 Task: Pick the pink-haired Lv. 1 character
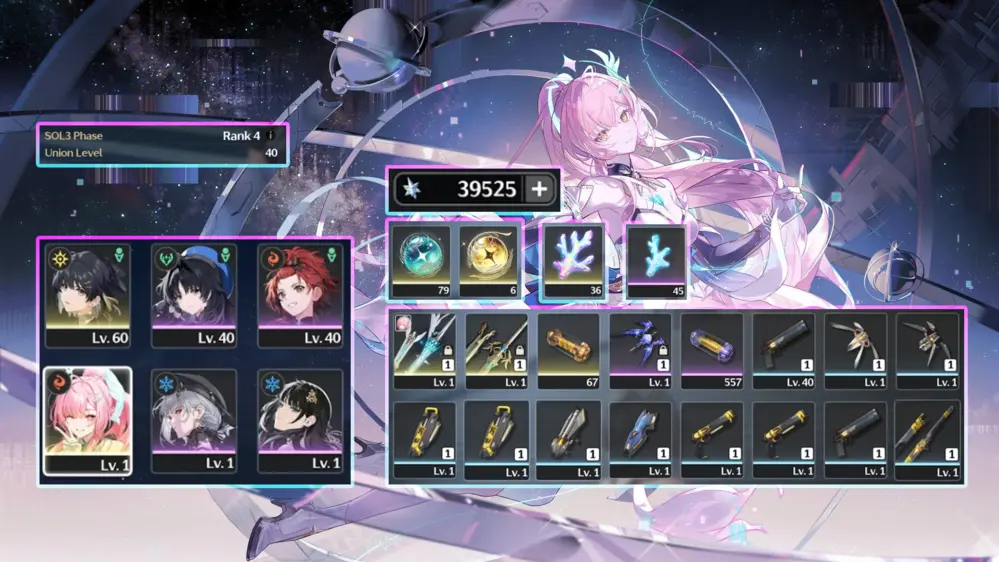point(88,419)
